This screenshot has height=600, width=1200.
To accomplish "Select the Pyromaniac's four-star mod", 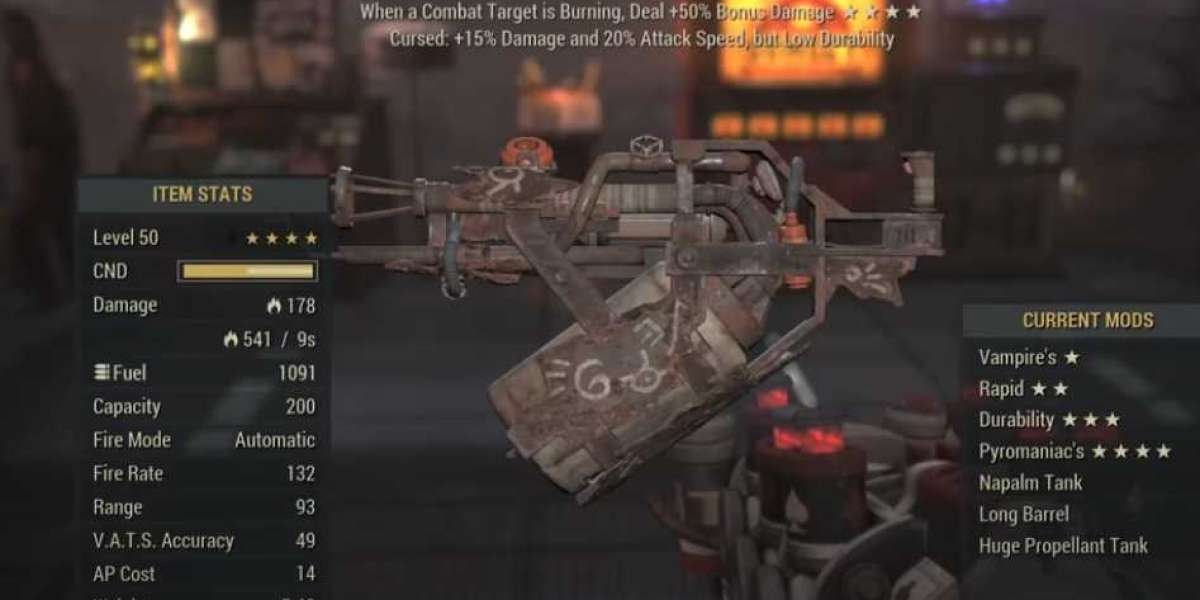I will tap(1075, 452).
